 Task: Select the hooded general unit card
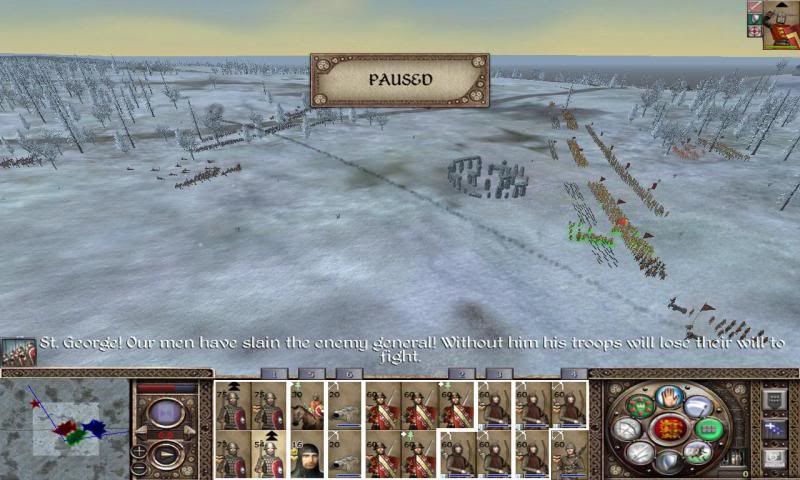coord(307,454)
